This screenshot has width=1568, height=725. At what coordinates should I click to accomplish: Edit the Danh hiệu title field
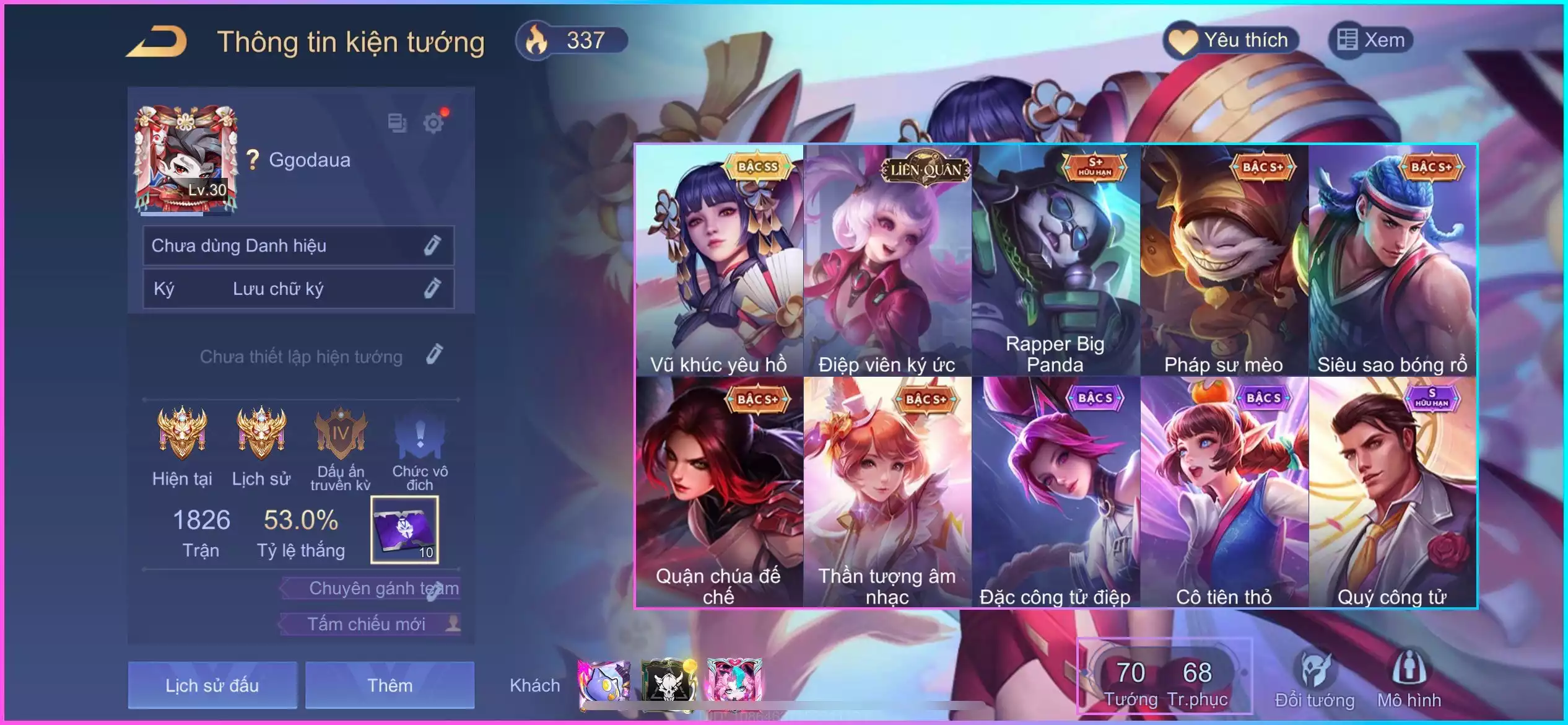[x=432, y=246]
